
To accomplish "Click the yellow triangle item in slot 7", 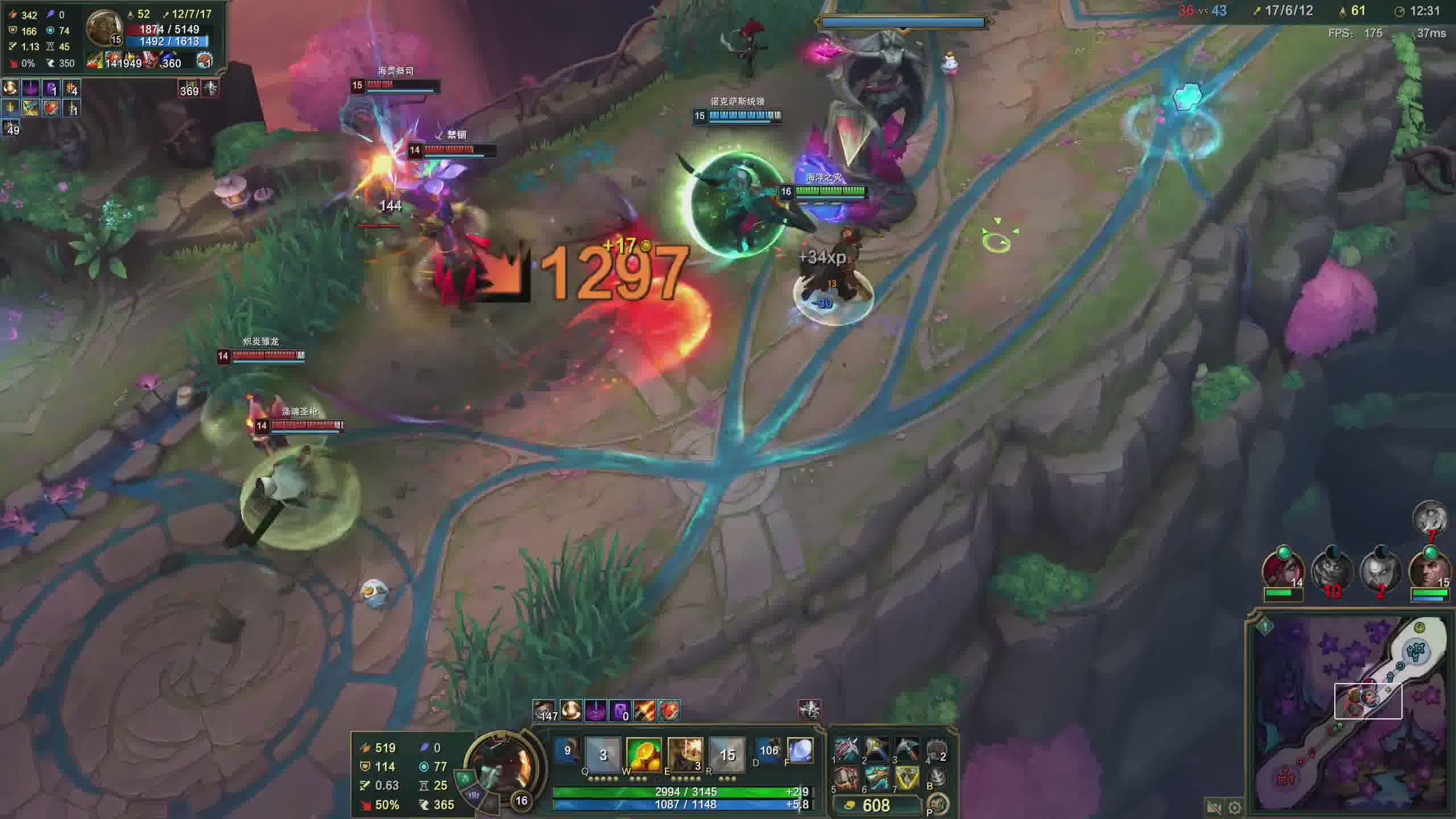I will pos(907,778).
